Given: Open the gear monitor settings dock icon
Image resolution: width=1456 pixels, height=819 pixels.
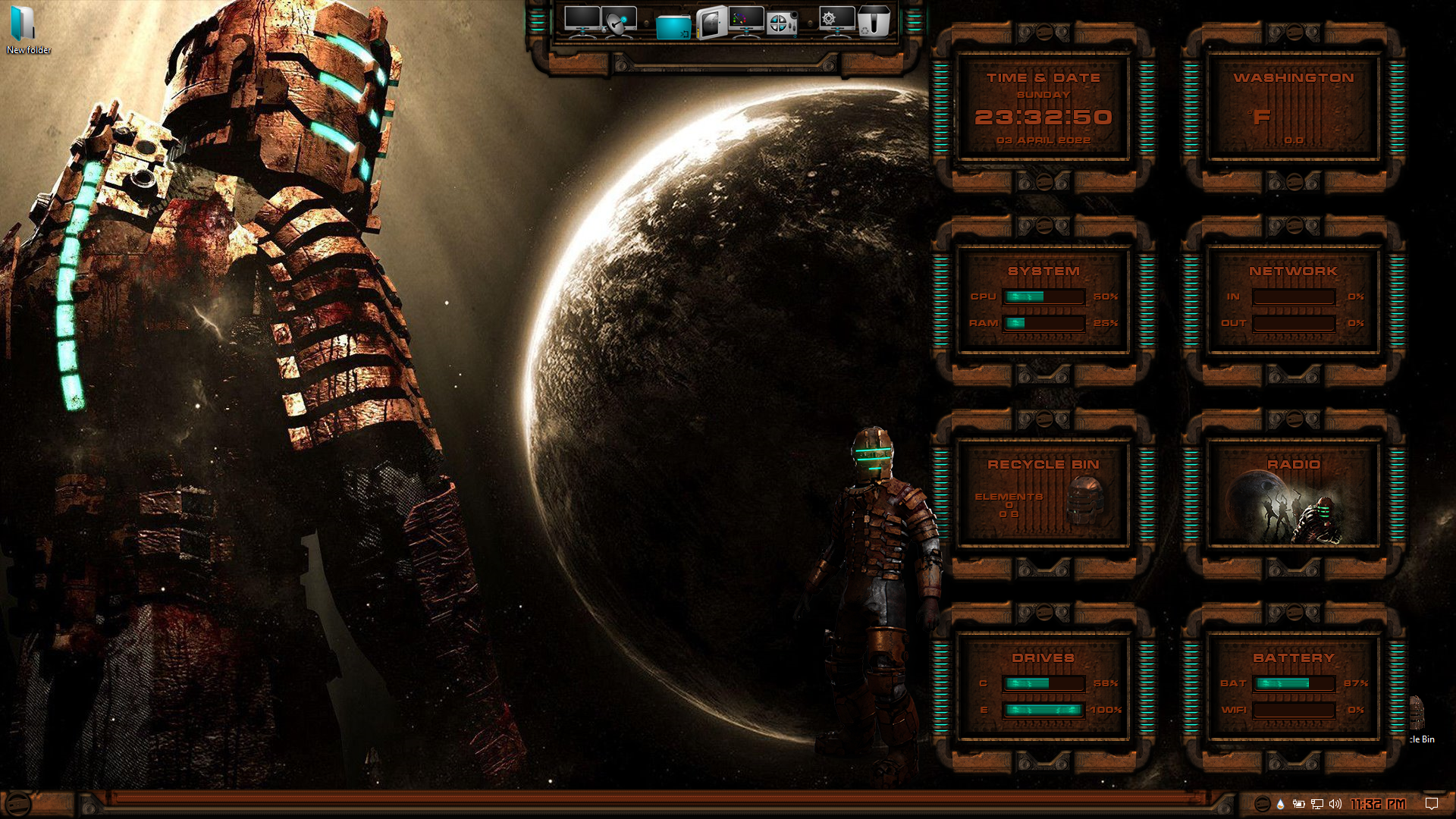Looking at the screenshot, I should (x=836, y=21).
